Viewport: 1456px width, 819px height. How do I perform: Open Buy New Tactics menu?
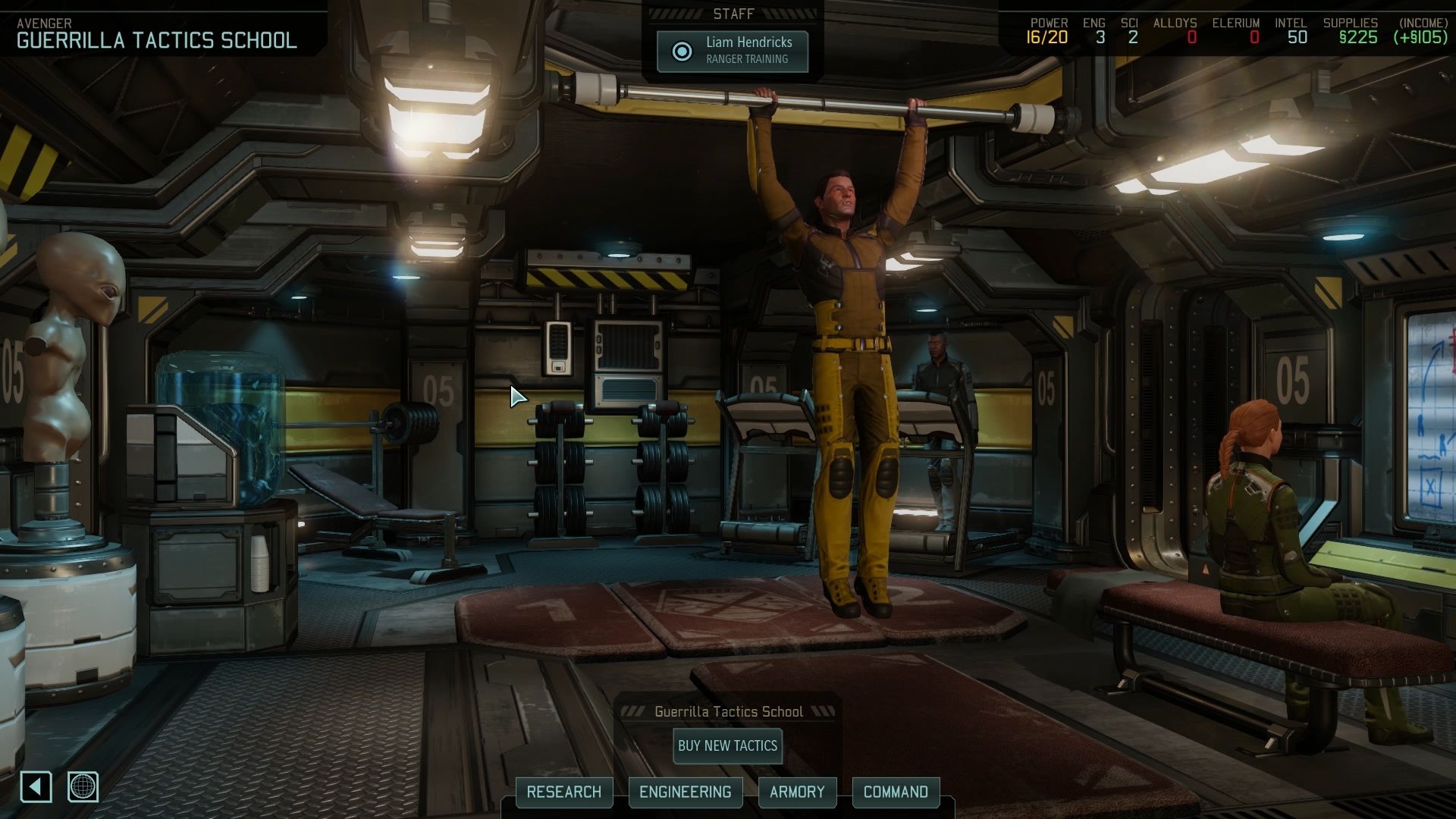tap(727, 745)
